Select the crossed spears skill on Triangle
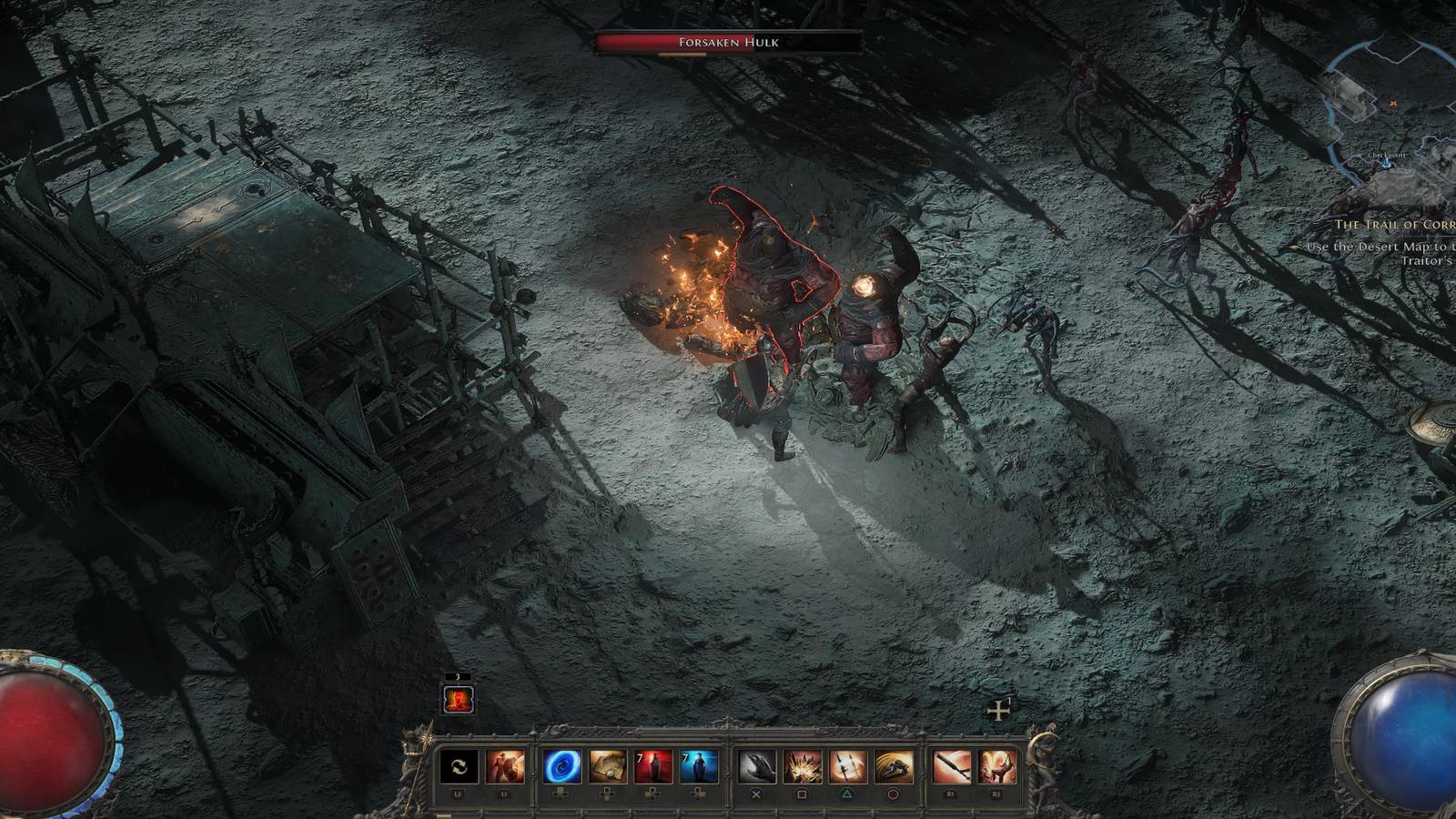The height and width of the screenshot is (819, 1456). click(x=847, y=764)
